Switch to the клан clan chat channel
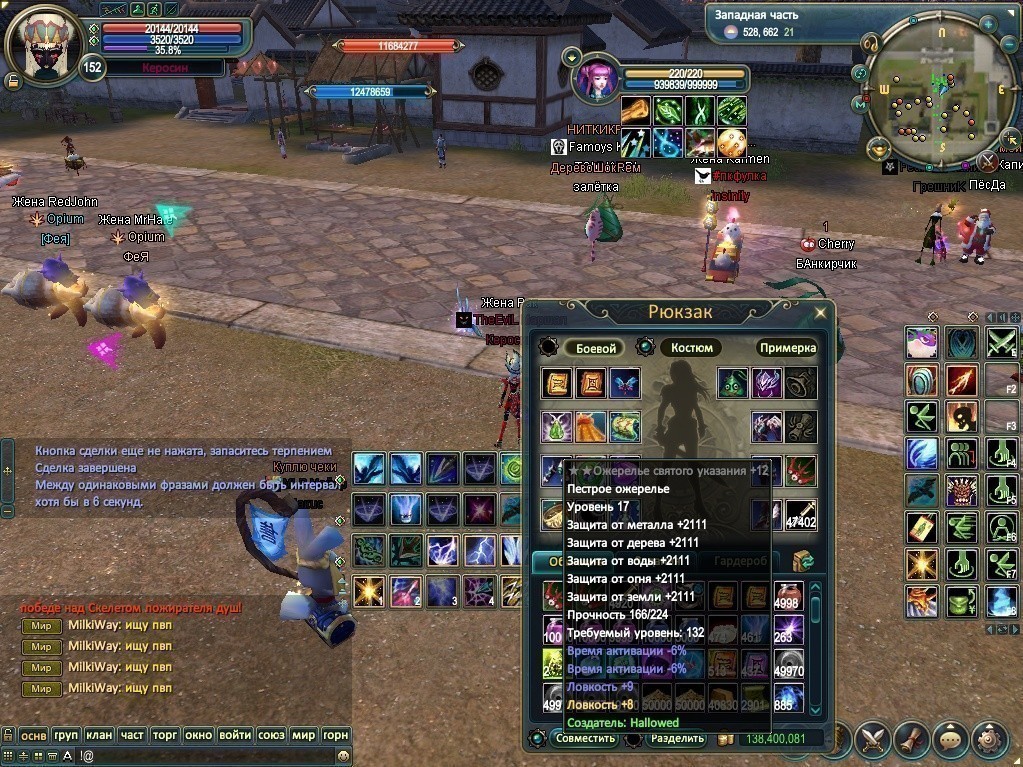This screenshot has width=1023, height=767. 99,734
